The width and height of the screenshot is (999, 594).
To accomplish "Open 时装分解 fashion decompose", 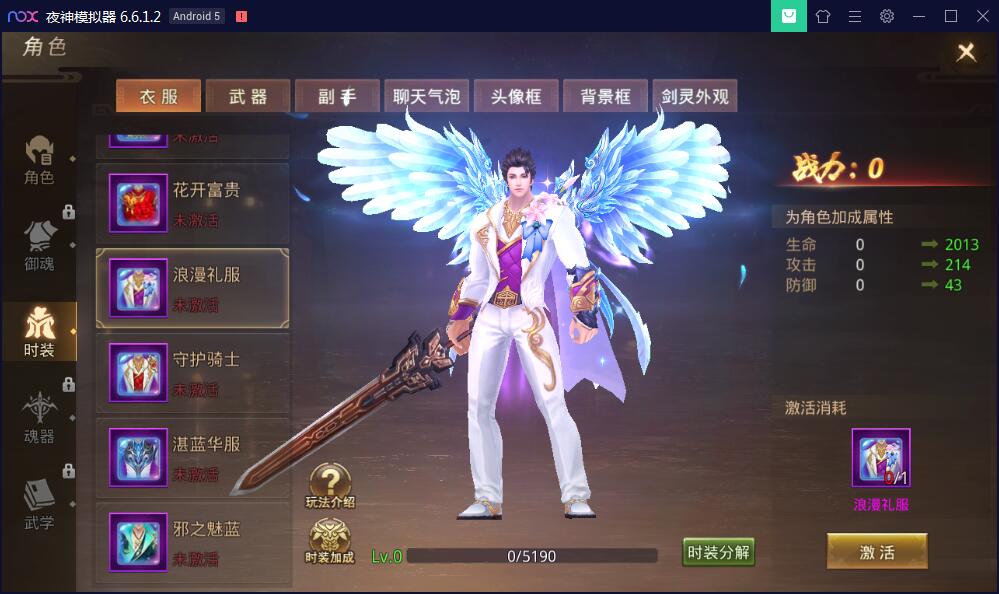I will pos(718,552).
